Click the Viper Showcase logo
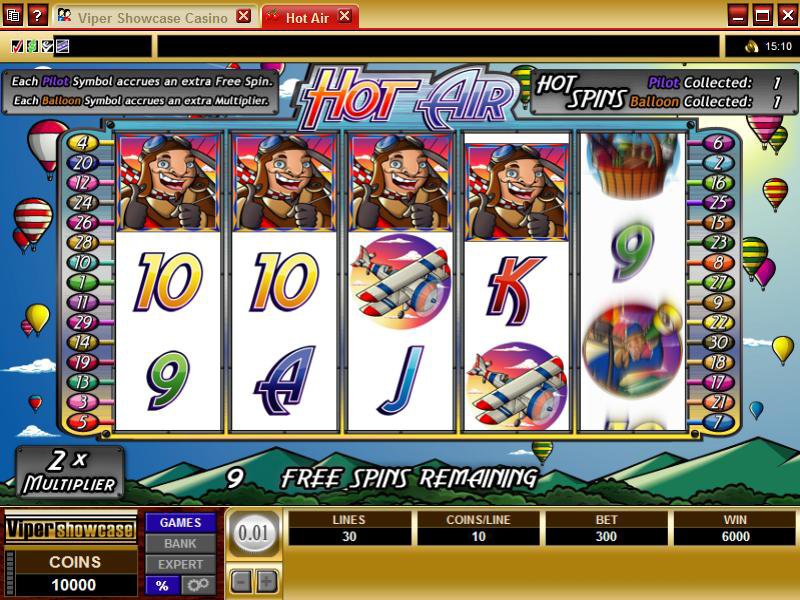Image resolution: width=800 pixels, height=600 pixels. [70, 530]
